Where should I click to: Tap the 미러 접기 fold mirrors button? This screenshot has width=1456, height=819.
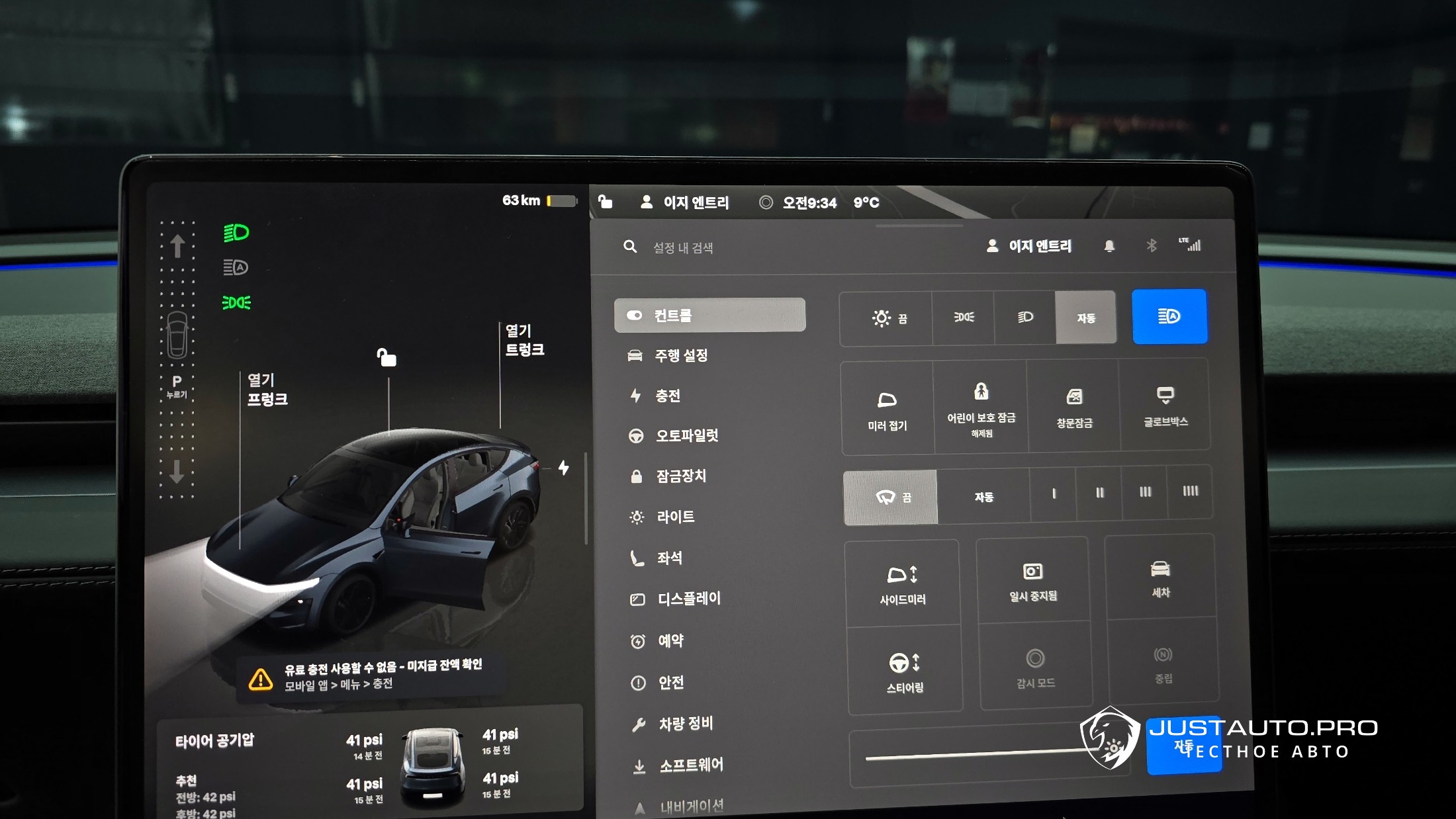(x=887, y=409)
